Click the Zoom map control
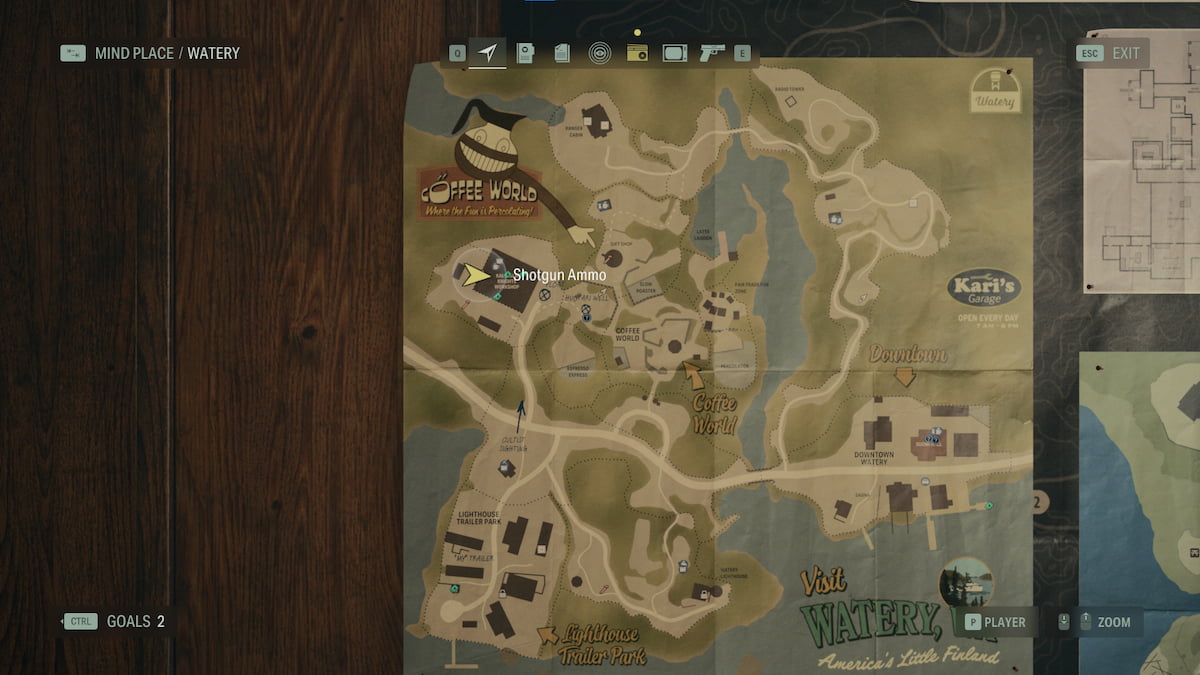1200x675 pixels. click(x=1113, y=622)
